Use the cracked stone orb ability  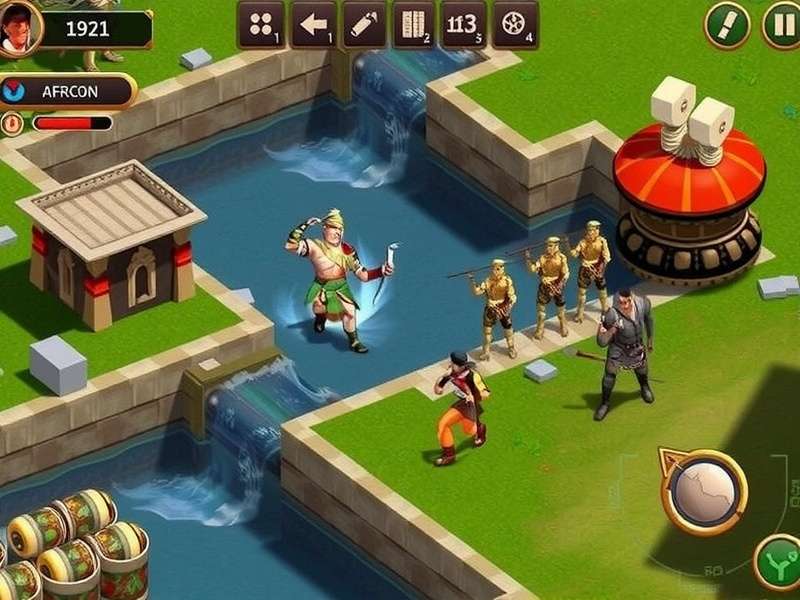(x=704, y=491)
